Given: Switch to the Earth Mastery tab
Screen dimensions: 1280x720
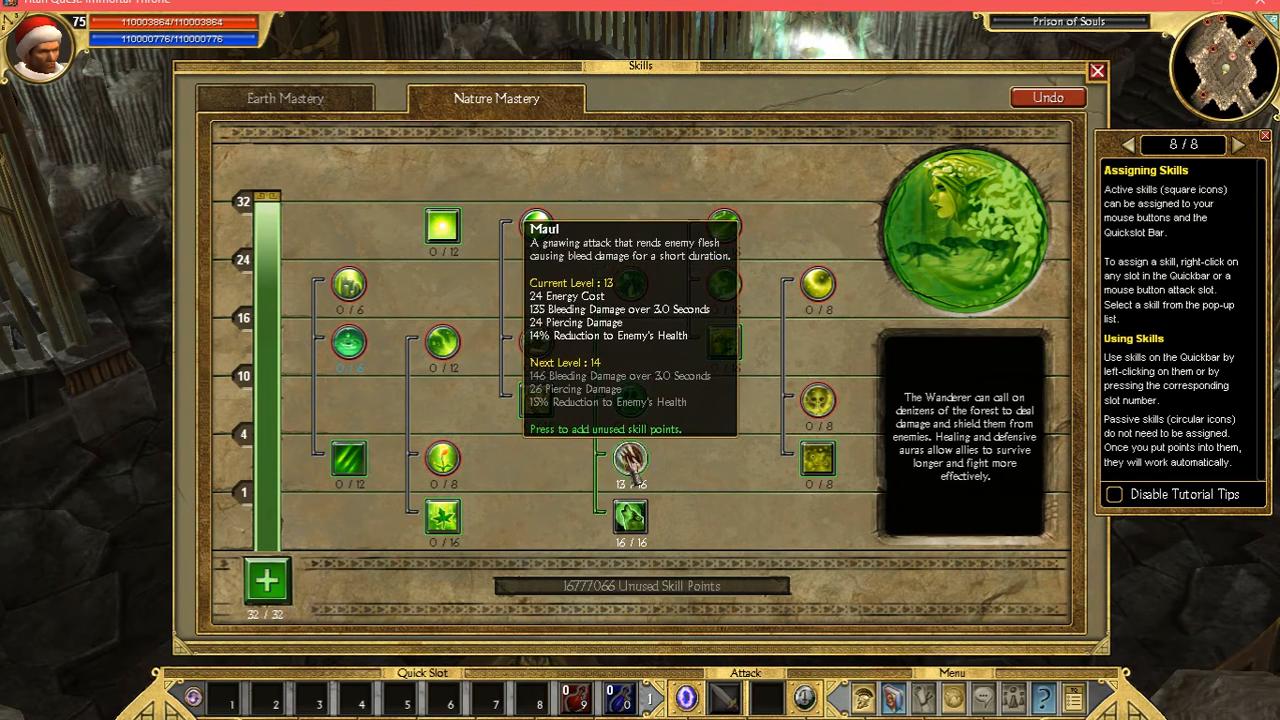Looking at the screenshot, I should click(285, 98).
